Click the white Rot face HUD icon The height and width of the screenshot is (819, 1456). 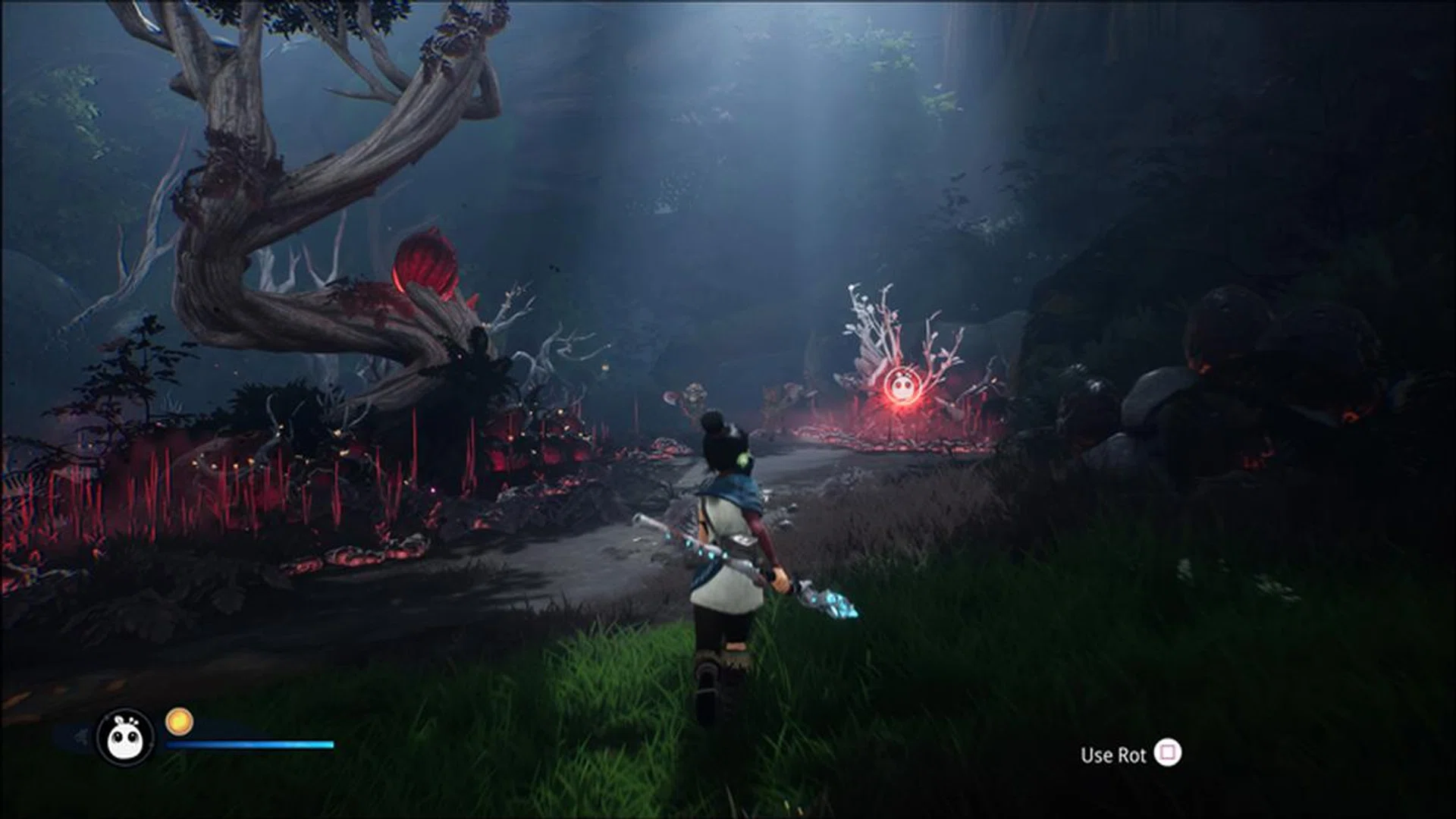[125, 738]
